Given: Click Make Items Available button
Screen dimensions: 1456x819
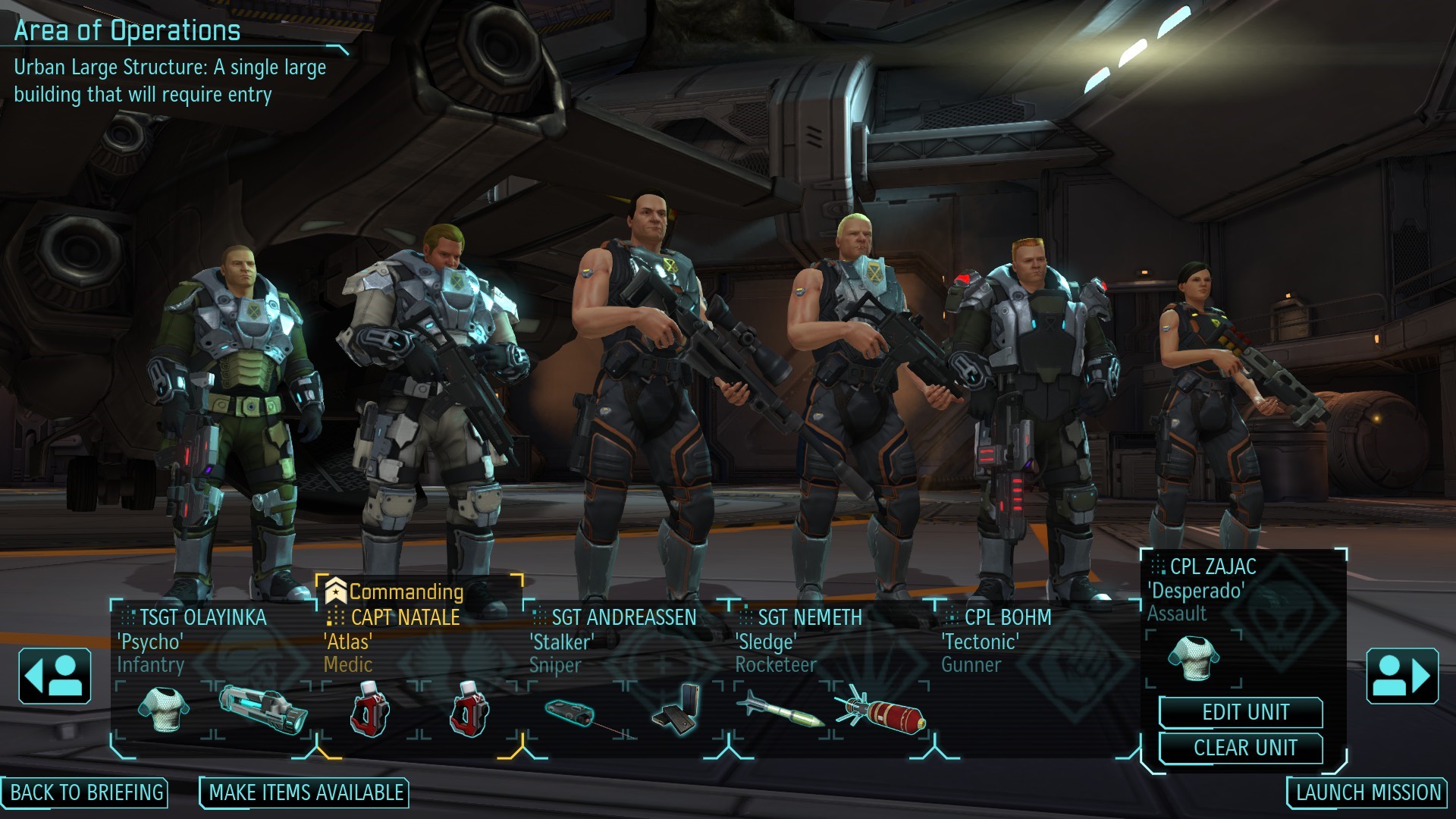Looking at the screenshot, I should [306, 793].
